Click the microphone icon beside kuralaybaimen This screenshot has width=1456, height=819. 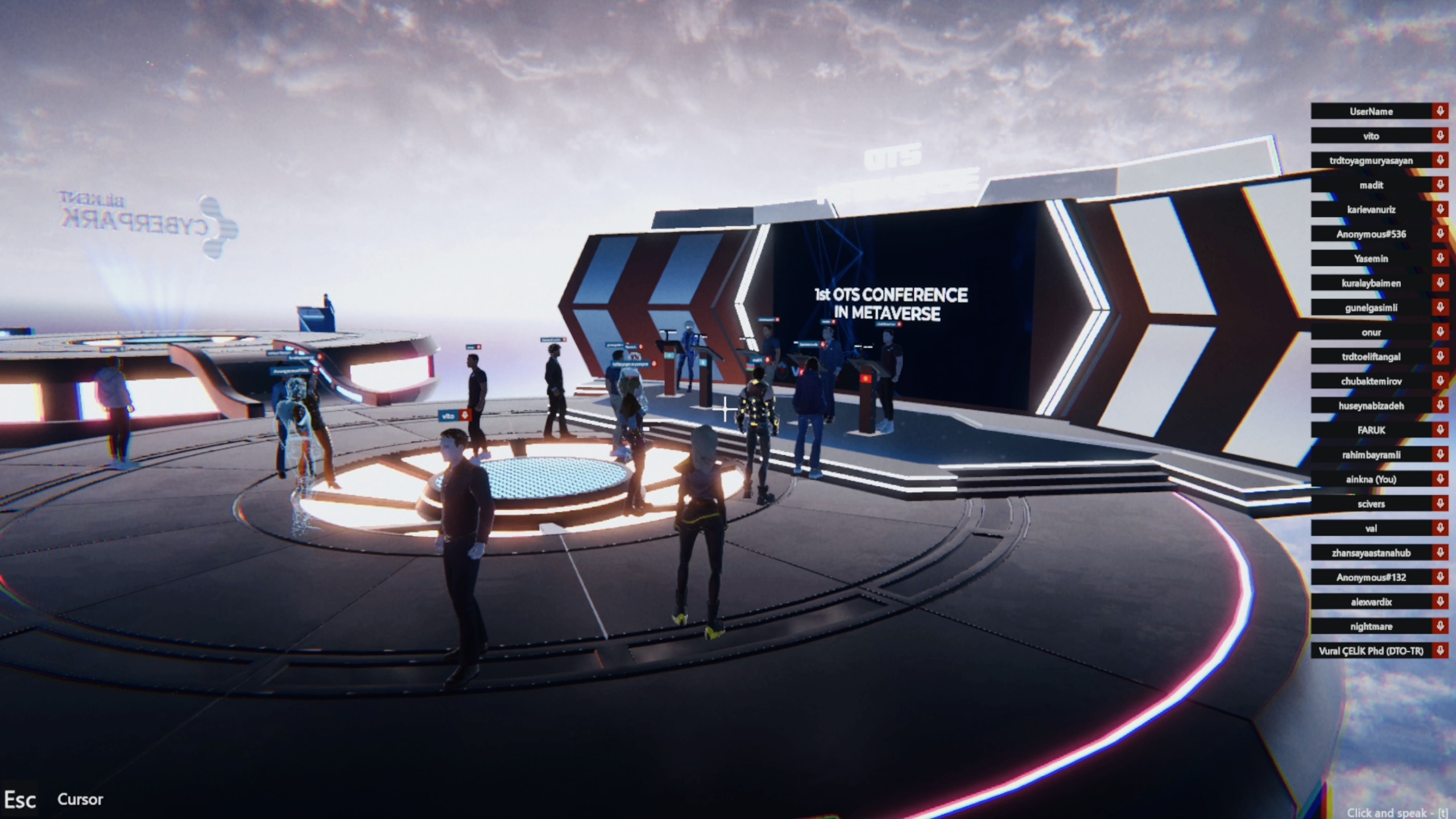1440,283
